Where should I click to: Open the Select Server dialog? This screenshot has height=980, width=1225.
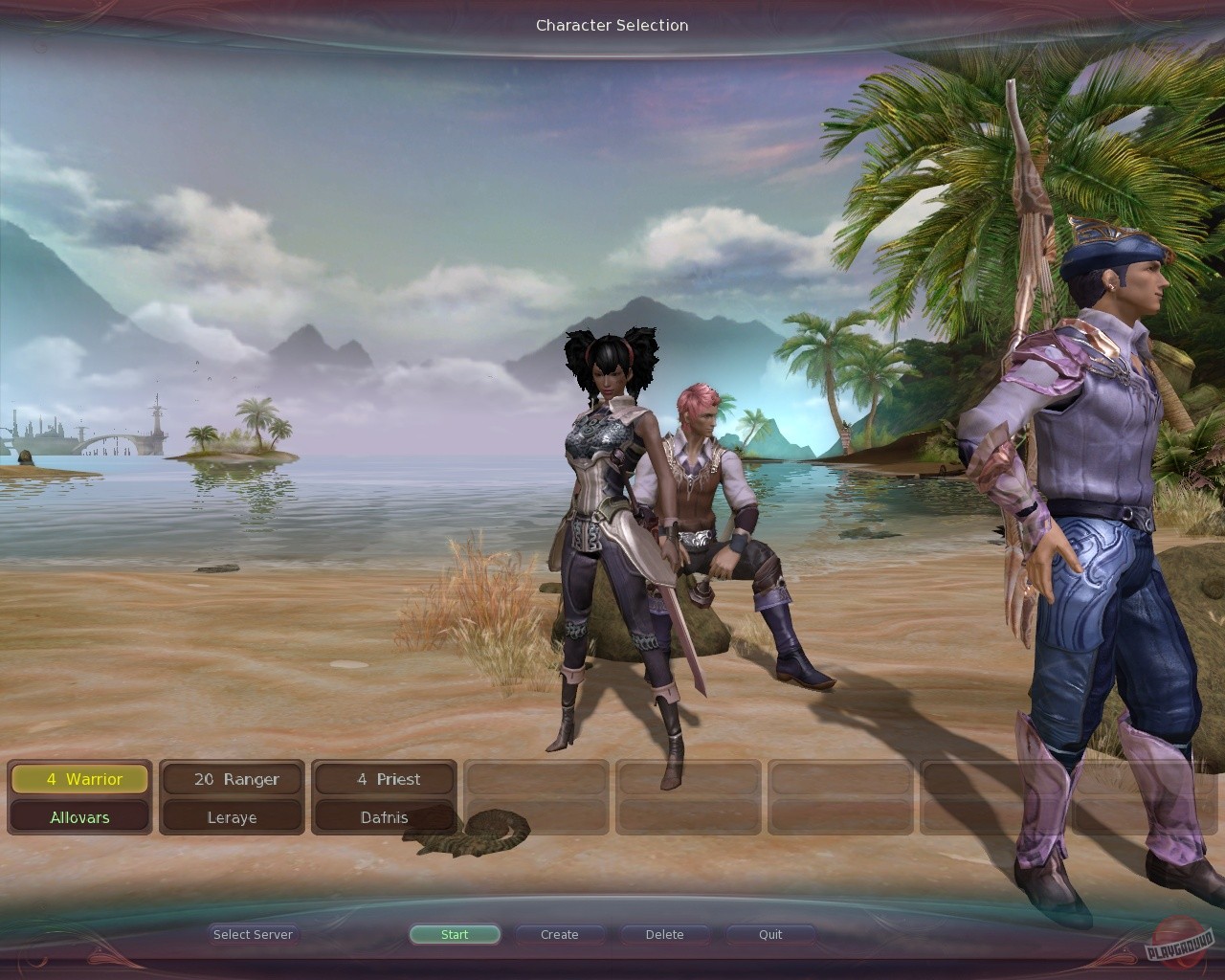tap(253, 934)
